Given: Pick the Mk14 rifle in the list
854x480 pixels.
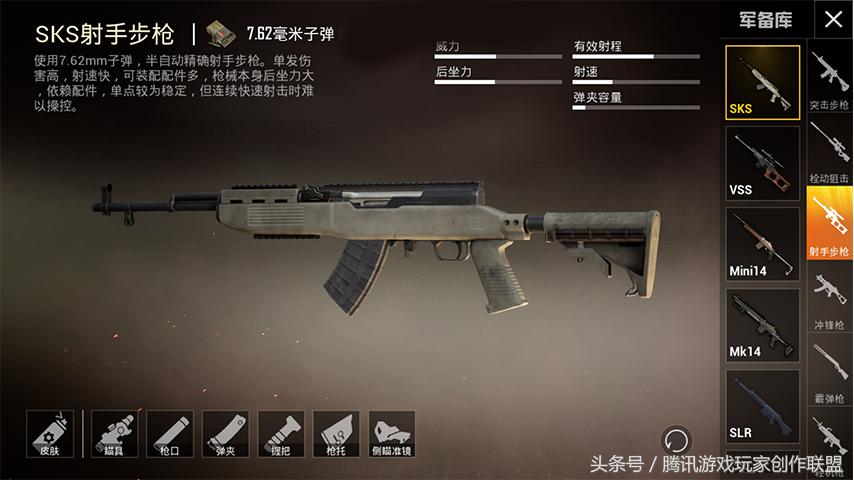Looking at the screenshot, I should click(x=762, y=324).
